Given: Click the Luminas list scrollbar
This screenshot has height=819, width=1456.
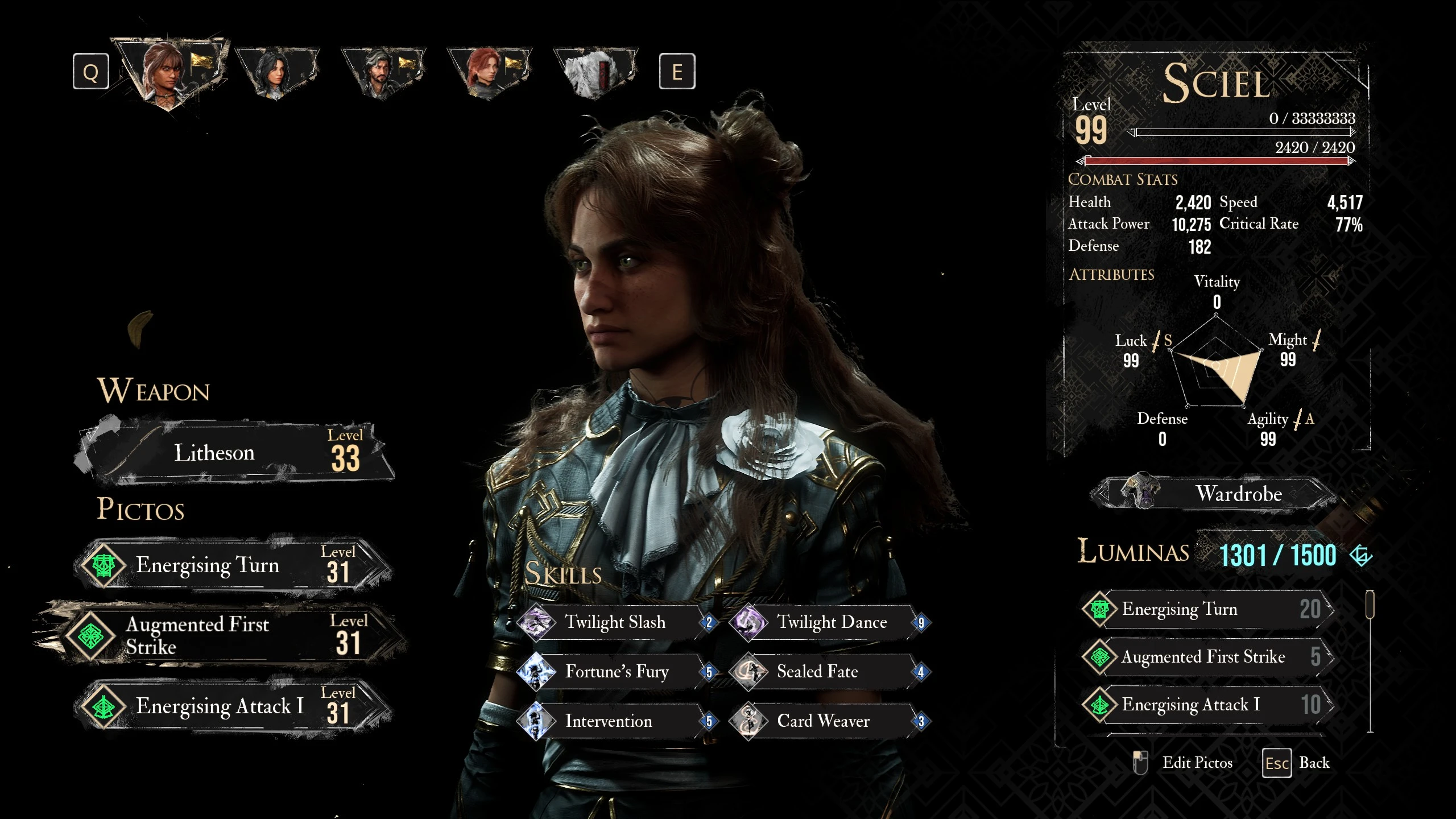Looking at the screenshot, I should pos(1370,605).
